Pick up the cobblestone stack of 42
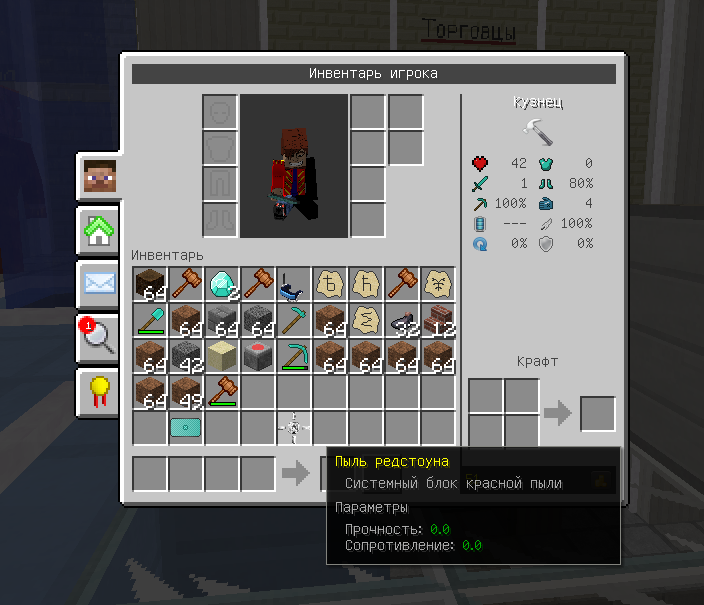704x605 pixels. pos(186,356)
